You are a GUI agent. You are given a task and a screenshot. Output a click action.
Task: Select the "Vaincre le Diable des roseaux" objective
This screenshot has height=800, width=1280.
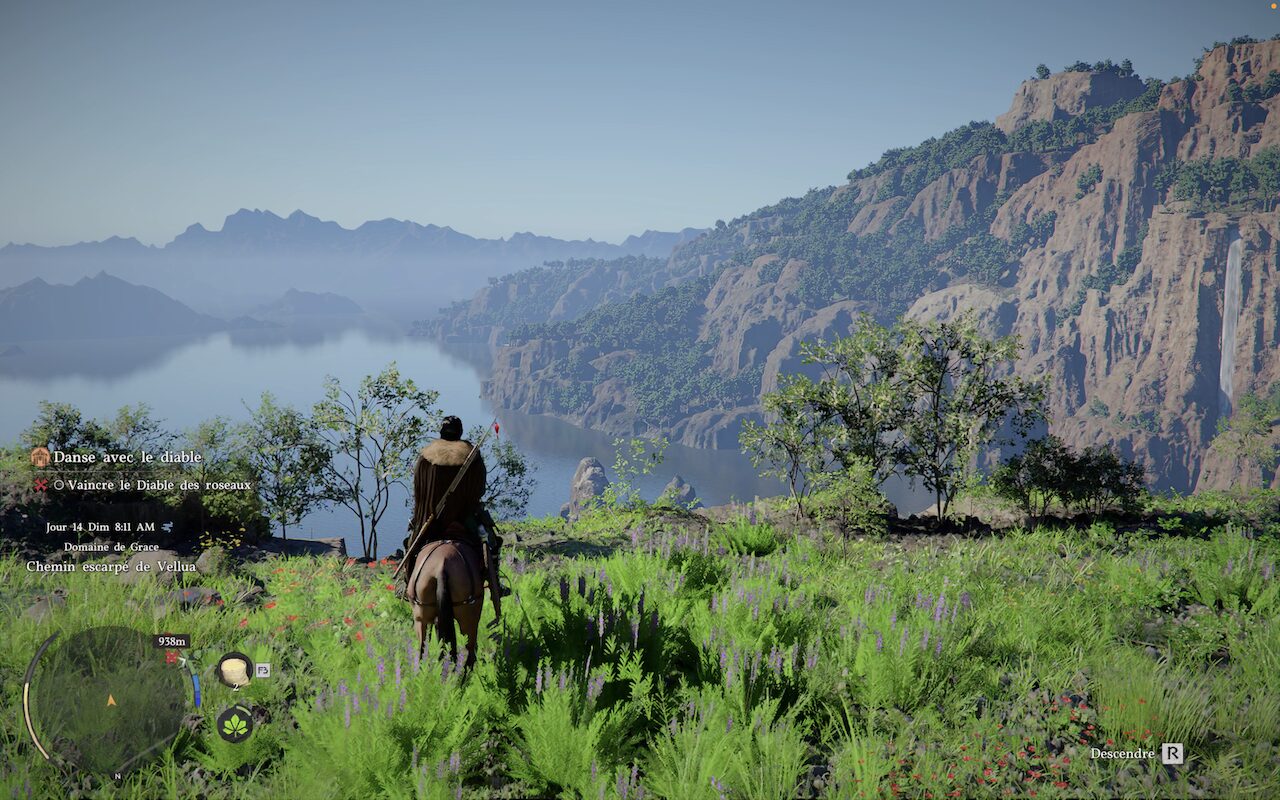(x=159, y=485)
